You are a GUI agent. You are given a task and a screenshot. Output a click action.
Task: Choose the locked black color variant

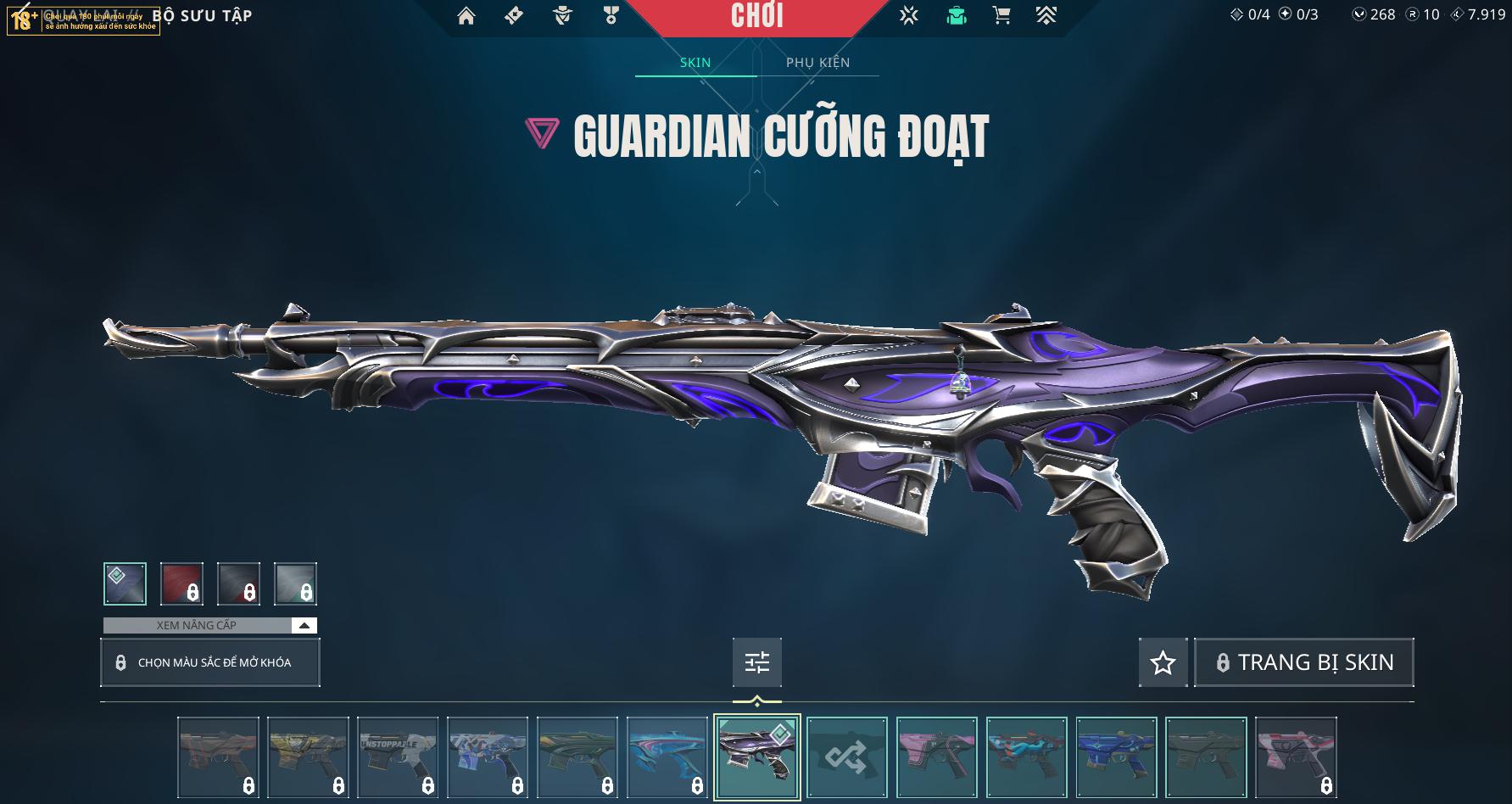coord(238,583)
